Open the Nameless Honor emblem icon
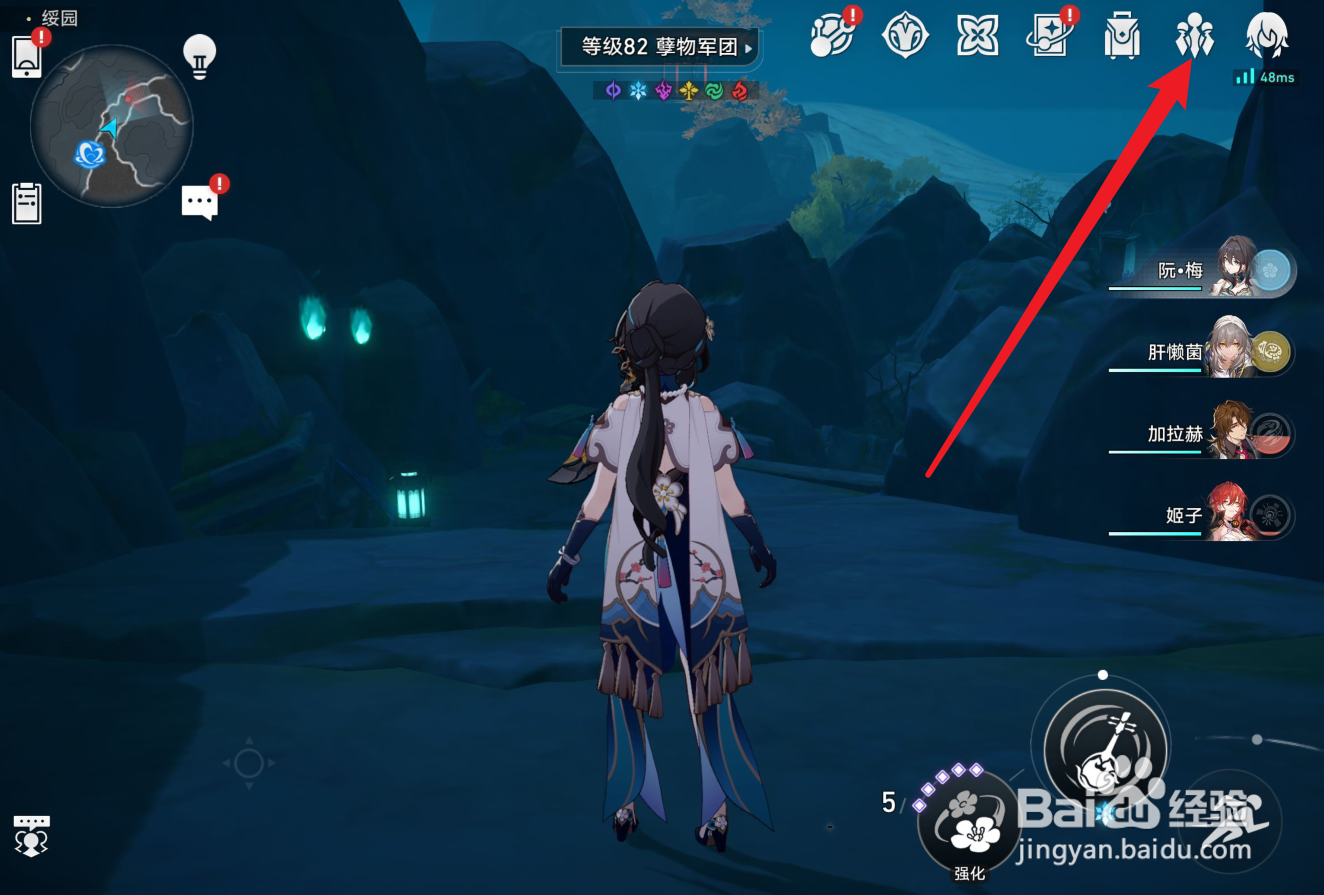Screen dimensions: 1324x895 coord(905,36)
